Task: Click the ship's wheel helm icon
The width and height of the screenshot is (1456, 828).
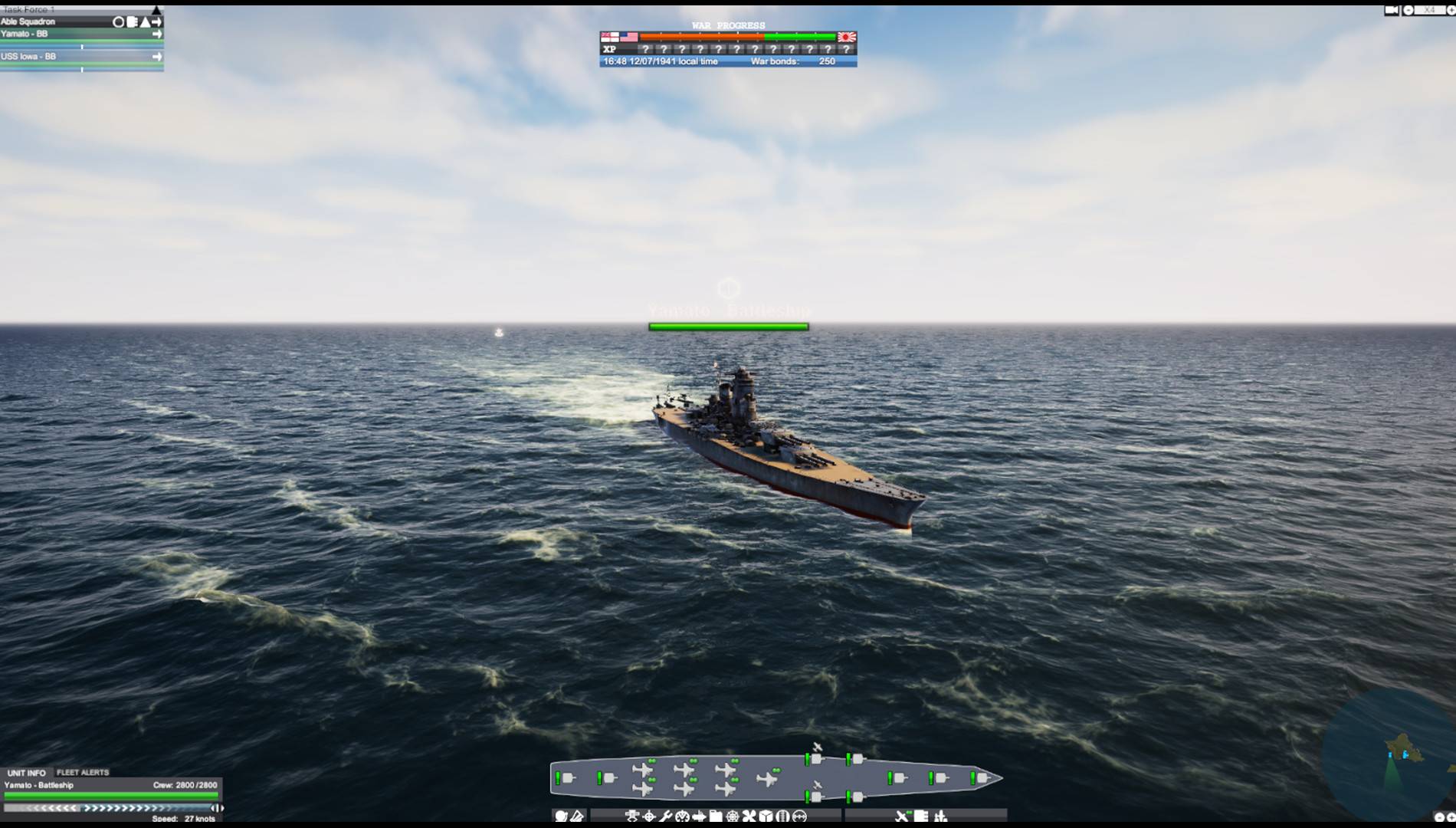Action: point(731,816)
